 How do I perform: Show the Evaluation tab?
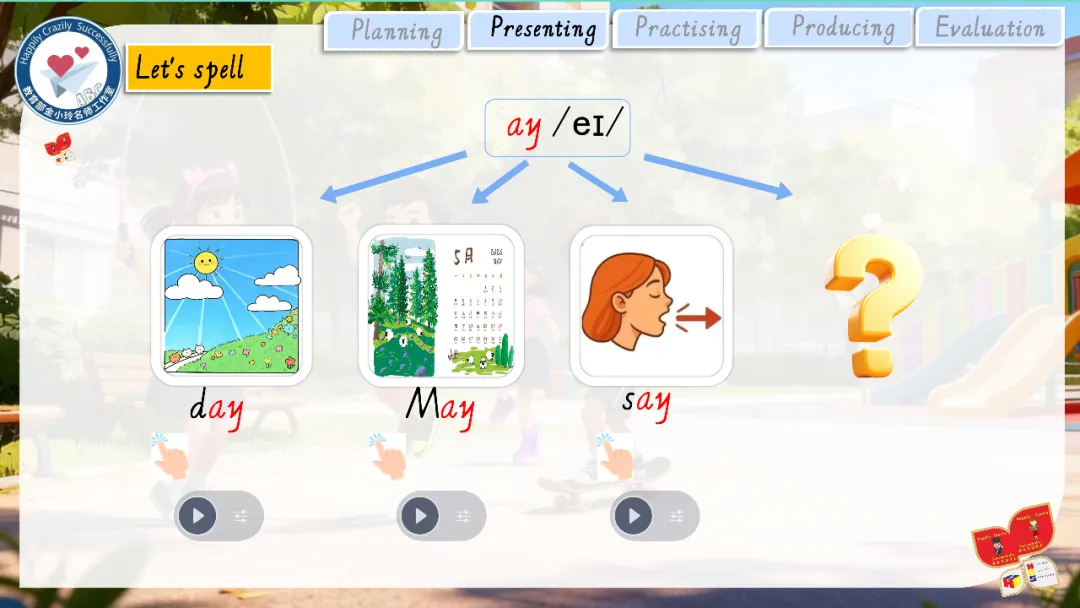pyautogui.click(x=989, y=28)
